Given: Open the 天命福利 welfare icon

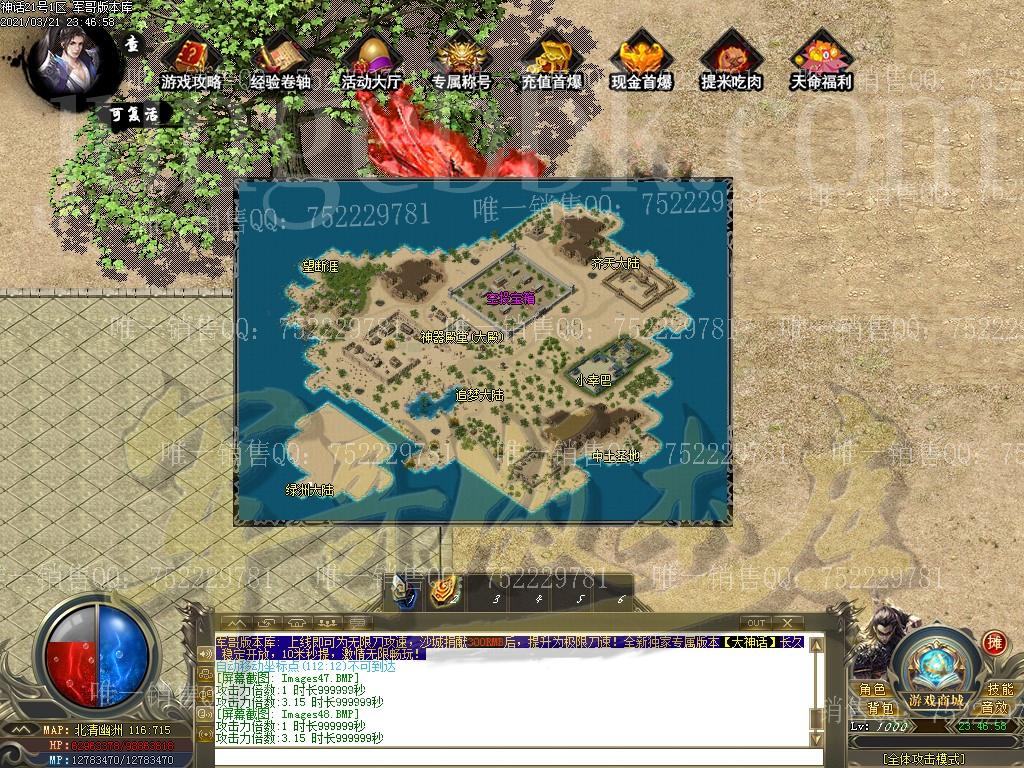Looking at the screenshot, I should tap(821, 60).
